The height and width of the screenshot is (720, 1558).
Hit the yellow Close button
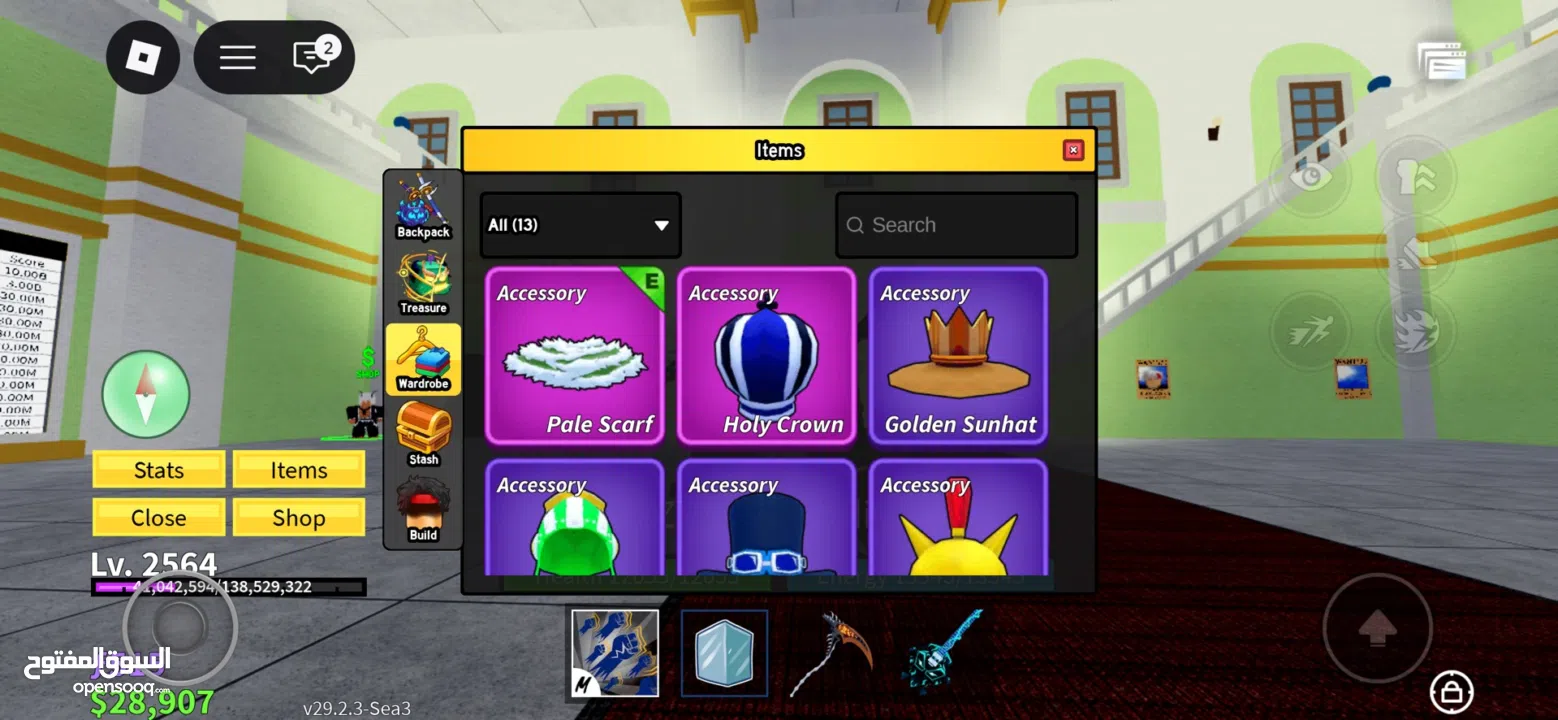(x=159, y=518)
